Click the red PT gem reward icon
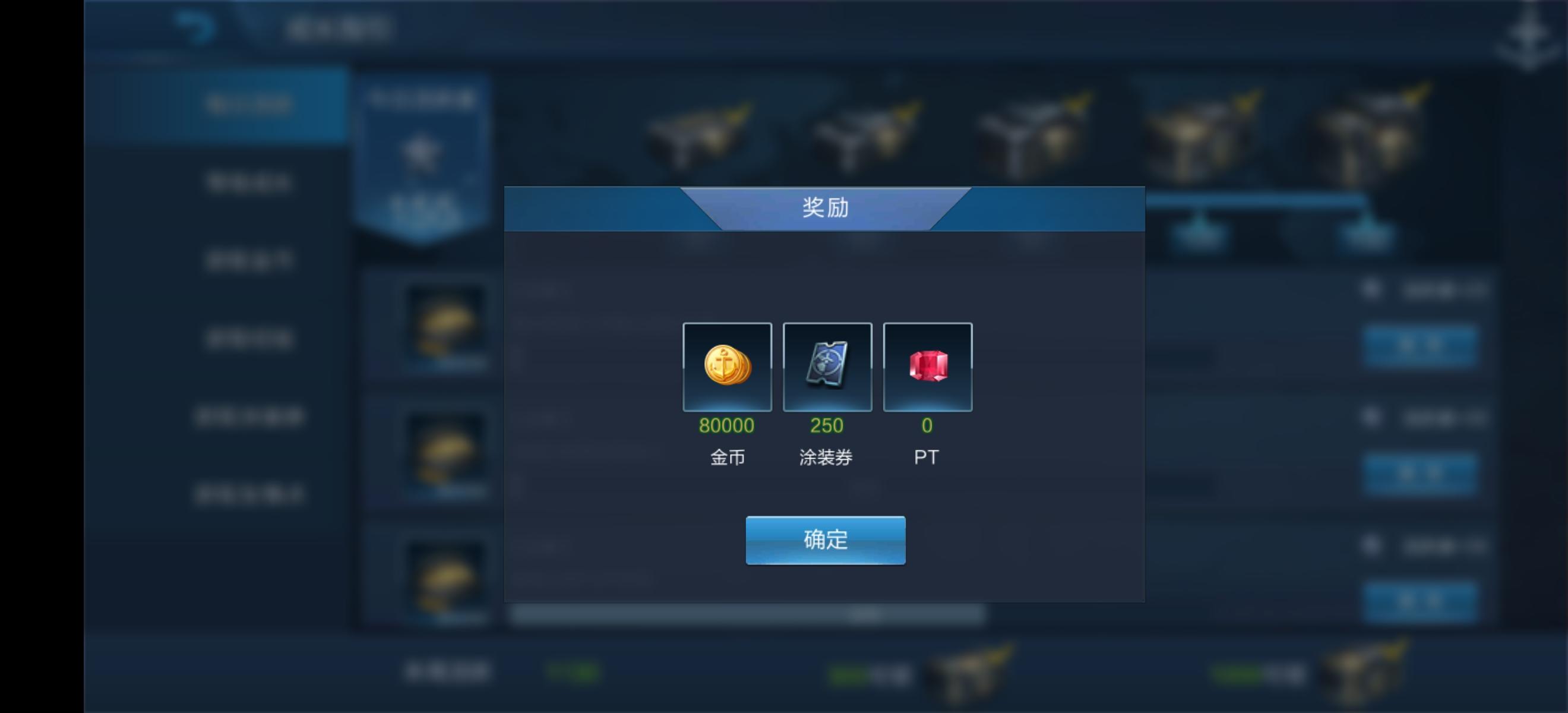 (928, 367)
